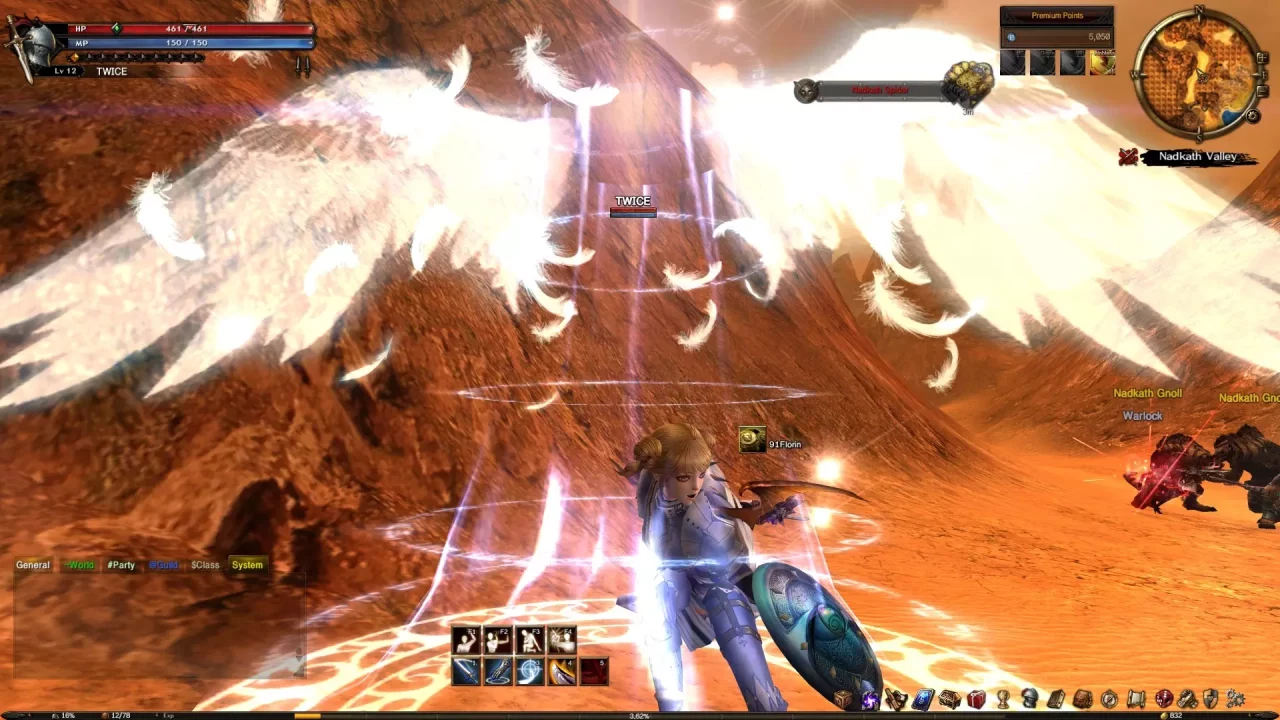Open the scroll icon in the menu bar

pos(1136,699)
